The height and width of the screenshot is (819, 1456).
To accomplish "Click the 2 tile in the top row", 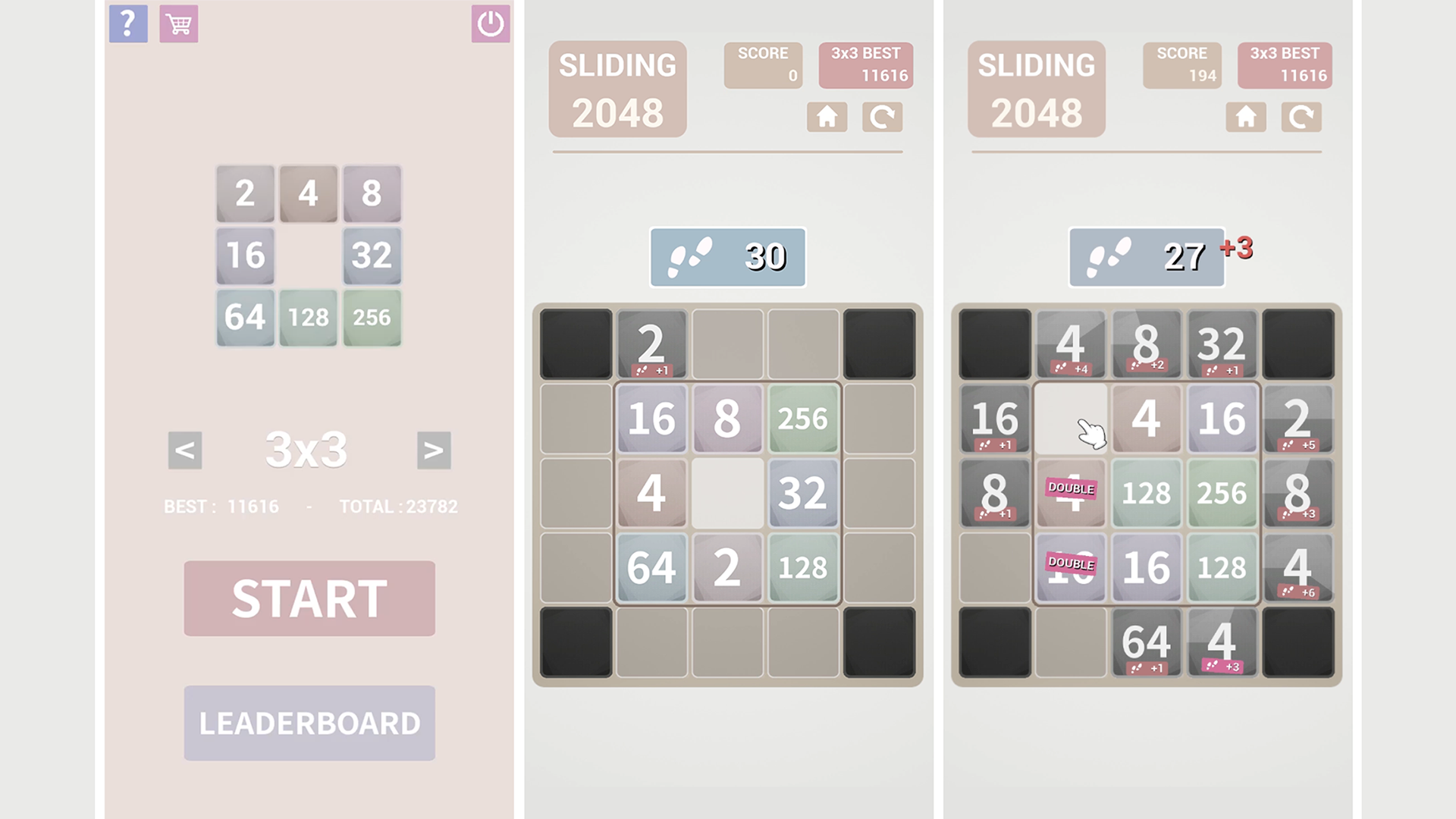I will tap(651, 343).
